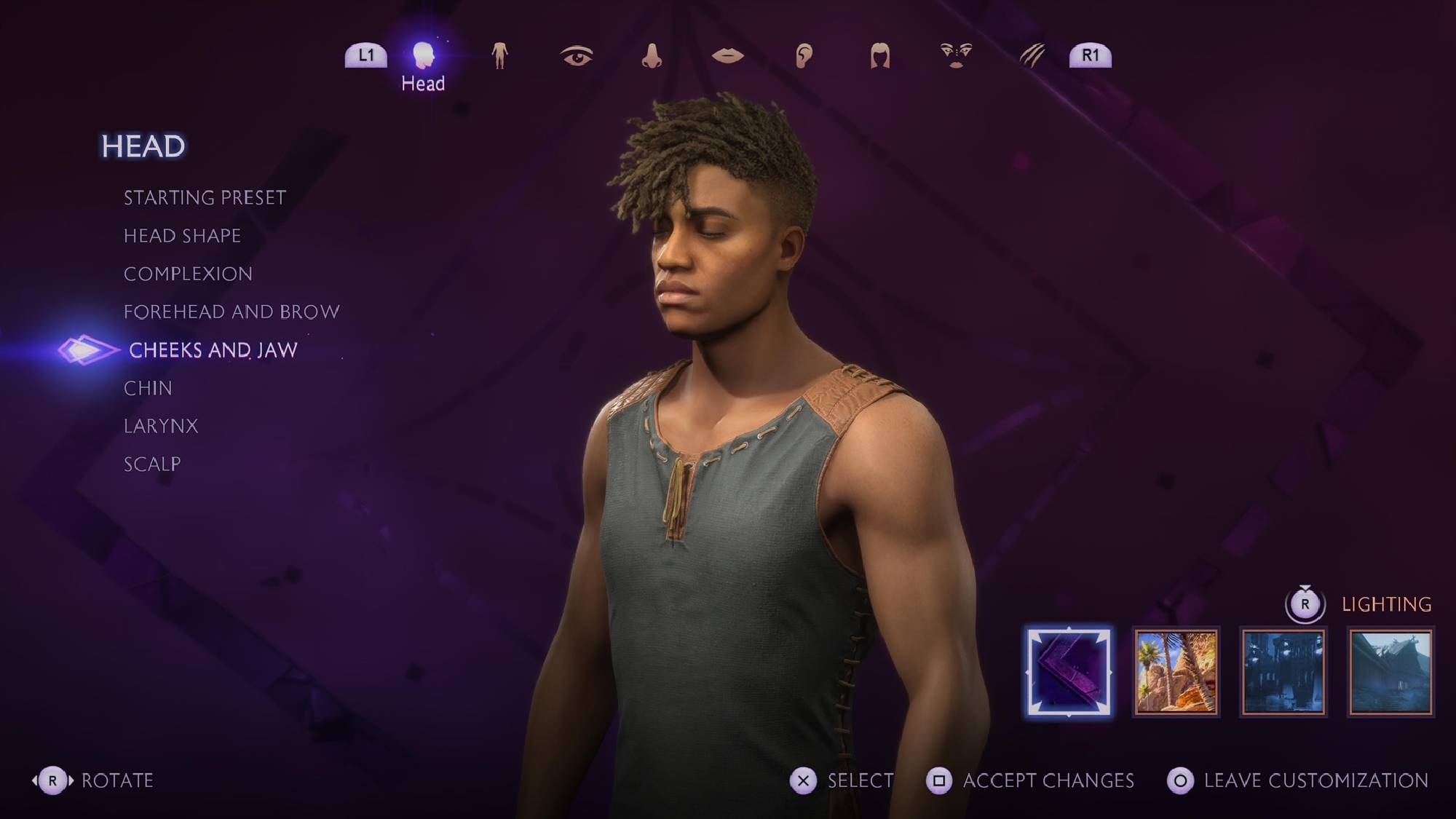This screenshot has width=1456, height=819.
Task: Choose the desert palm lighting thumbnail
Action: (1176, 672)
